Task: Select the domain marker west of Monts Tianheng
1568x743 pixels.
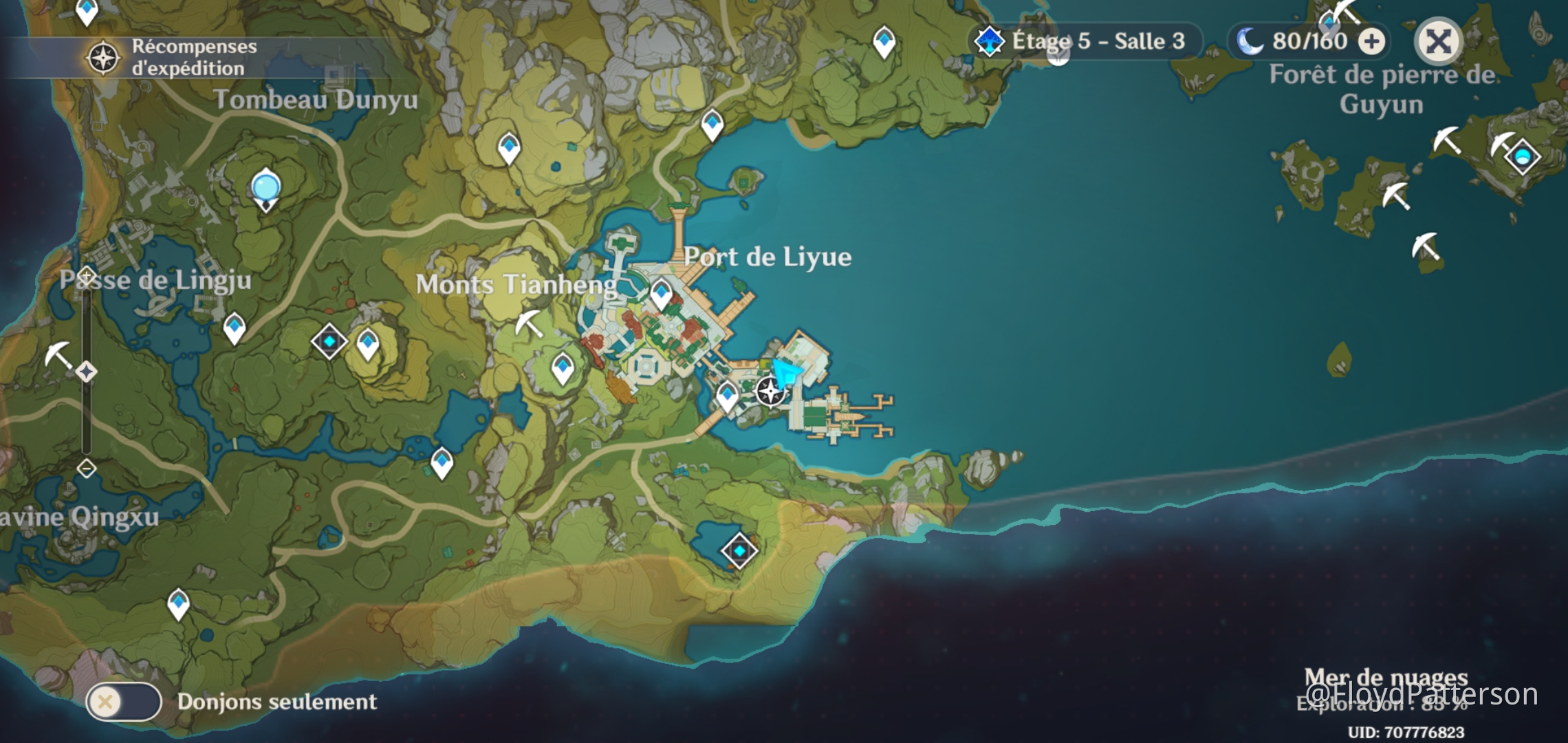Action: [329, 341]
